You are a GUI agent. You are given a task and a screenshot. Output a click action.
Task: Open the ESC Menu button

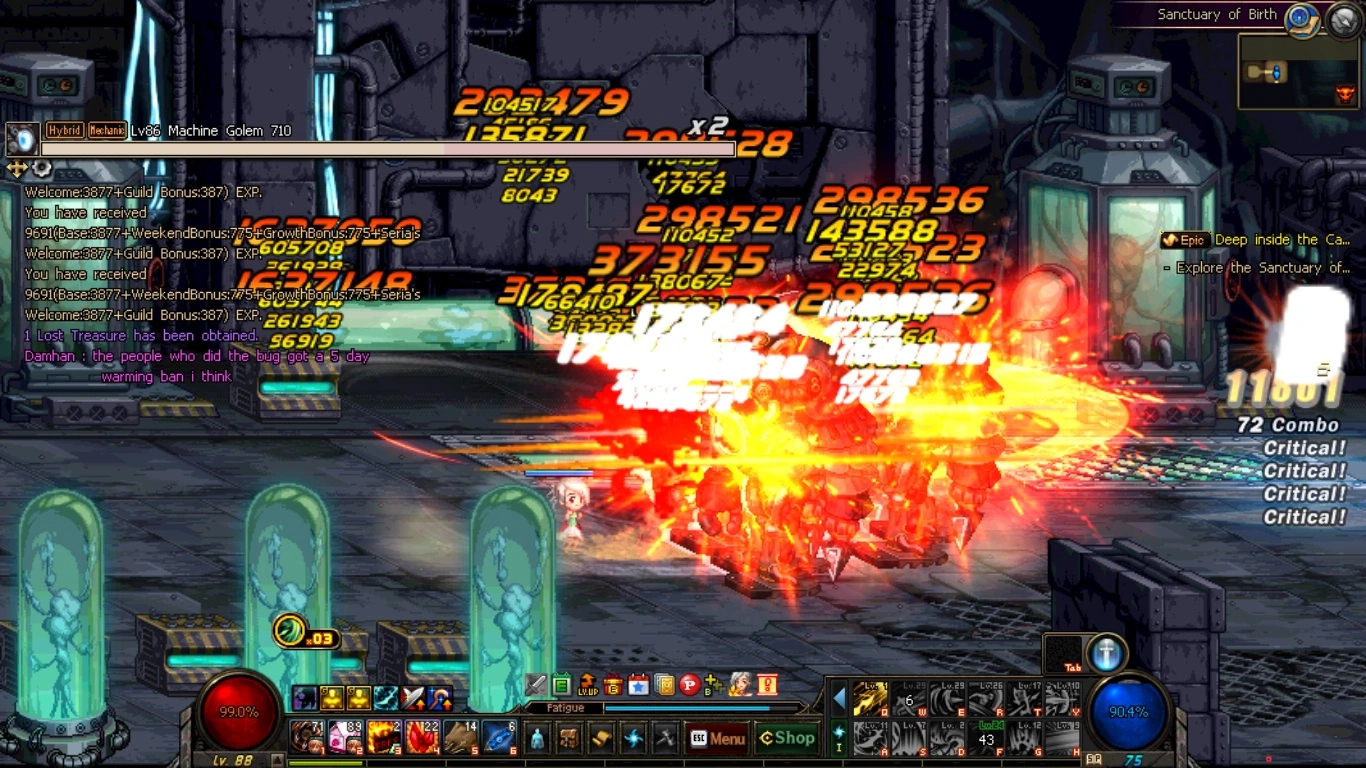717,739
